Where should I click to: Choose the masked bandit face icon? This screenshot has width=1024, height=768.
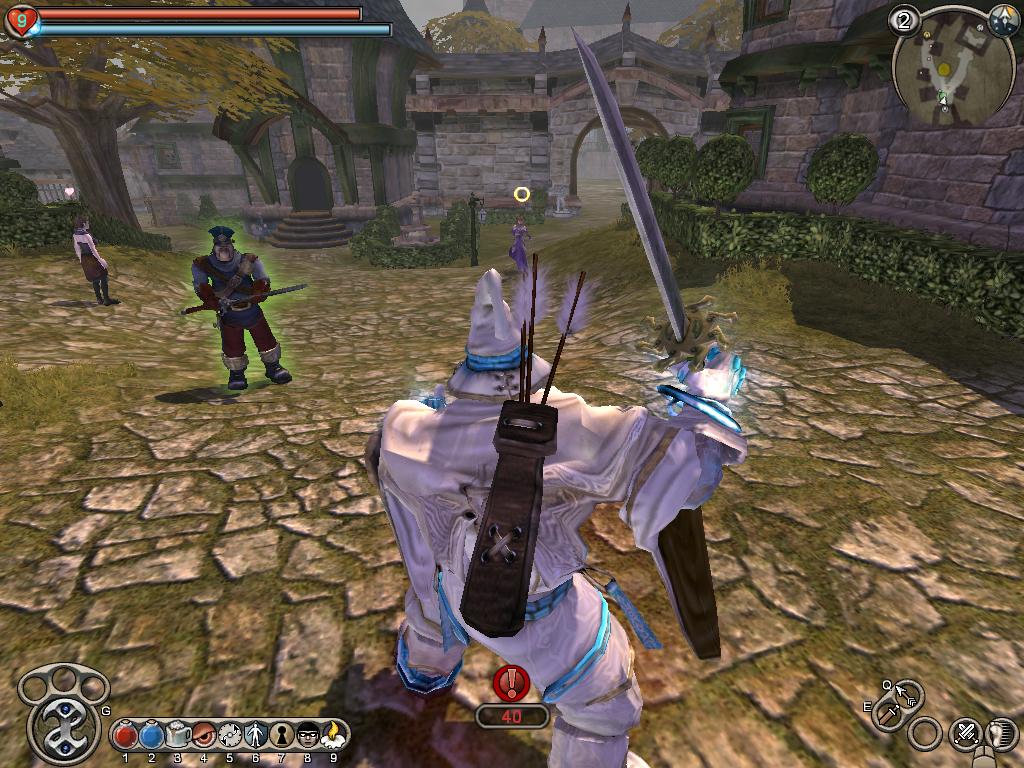tap(308, 735)
